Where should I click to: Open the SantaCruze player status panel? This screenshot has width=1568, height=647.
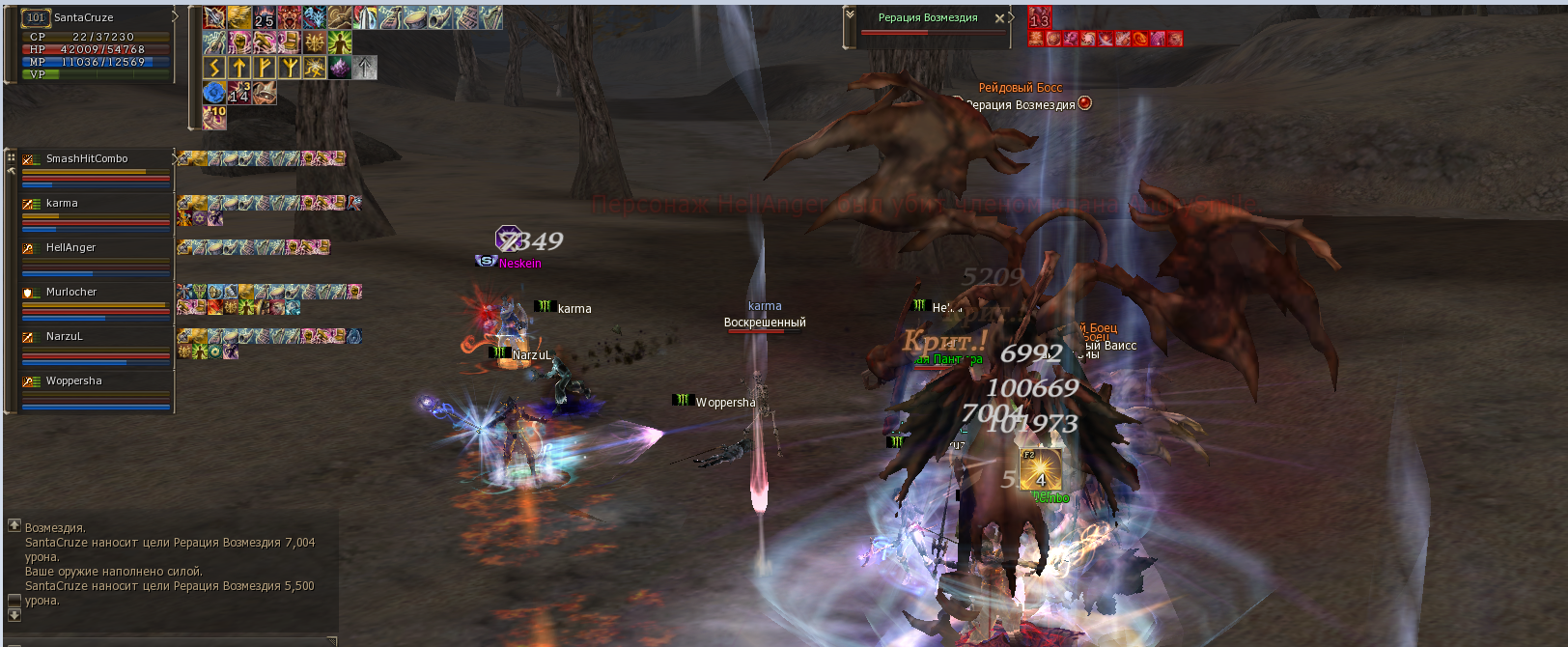click(x=84, y=17)
